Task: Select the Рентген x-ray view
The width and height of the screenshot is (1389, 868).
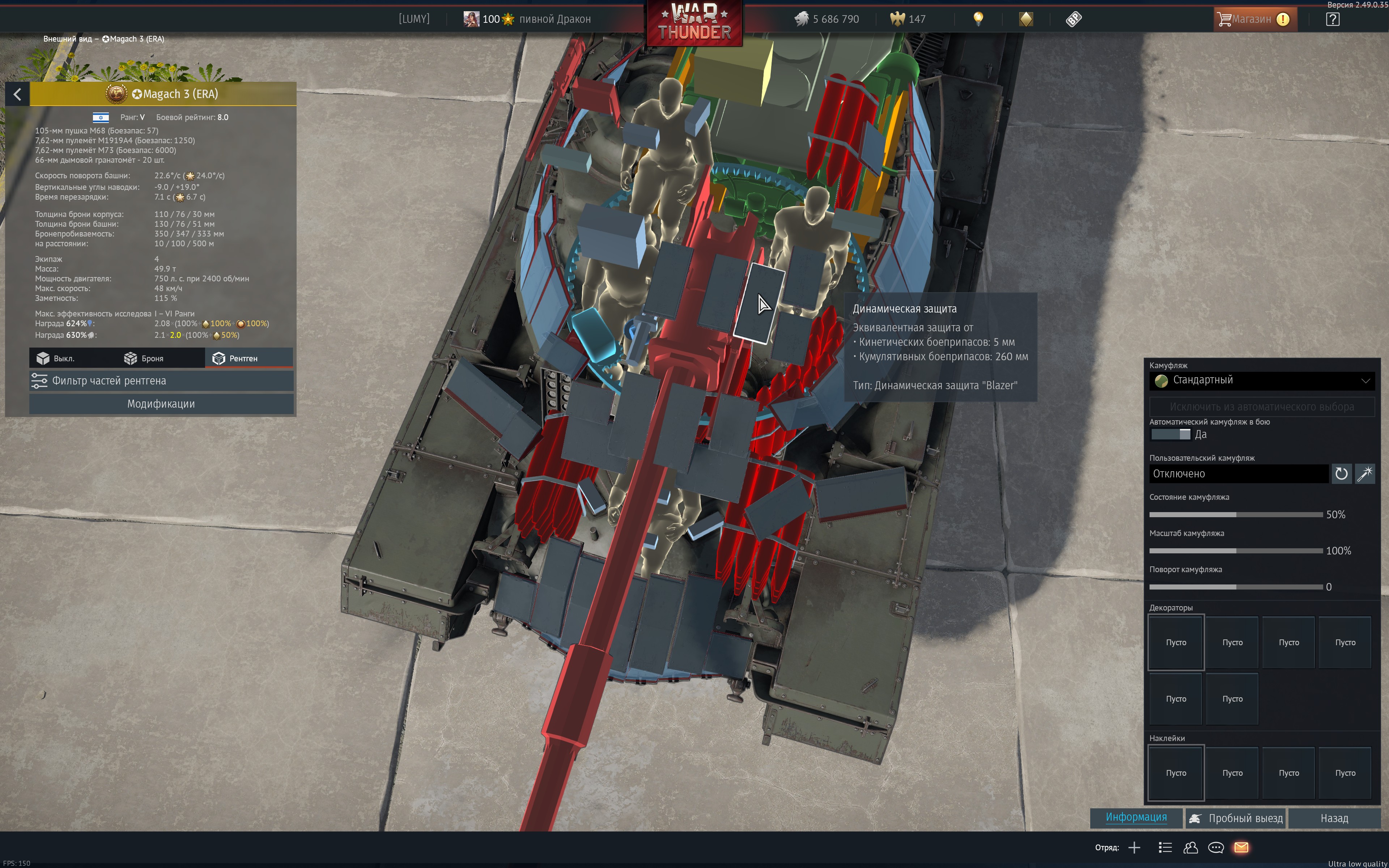Action: click(235, 358)
